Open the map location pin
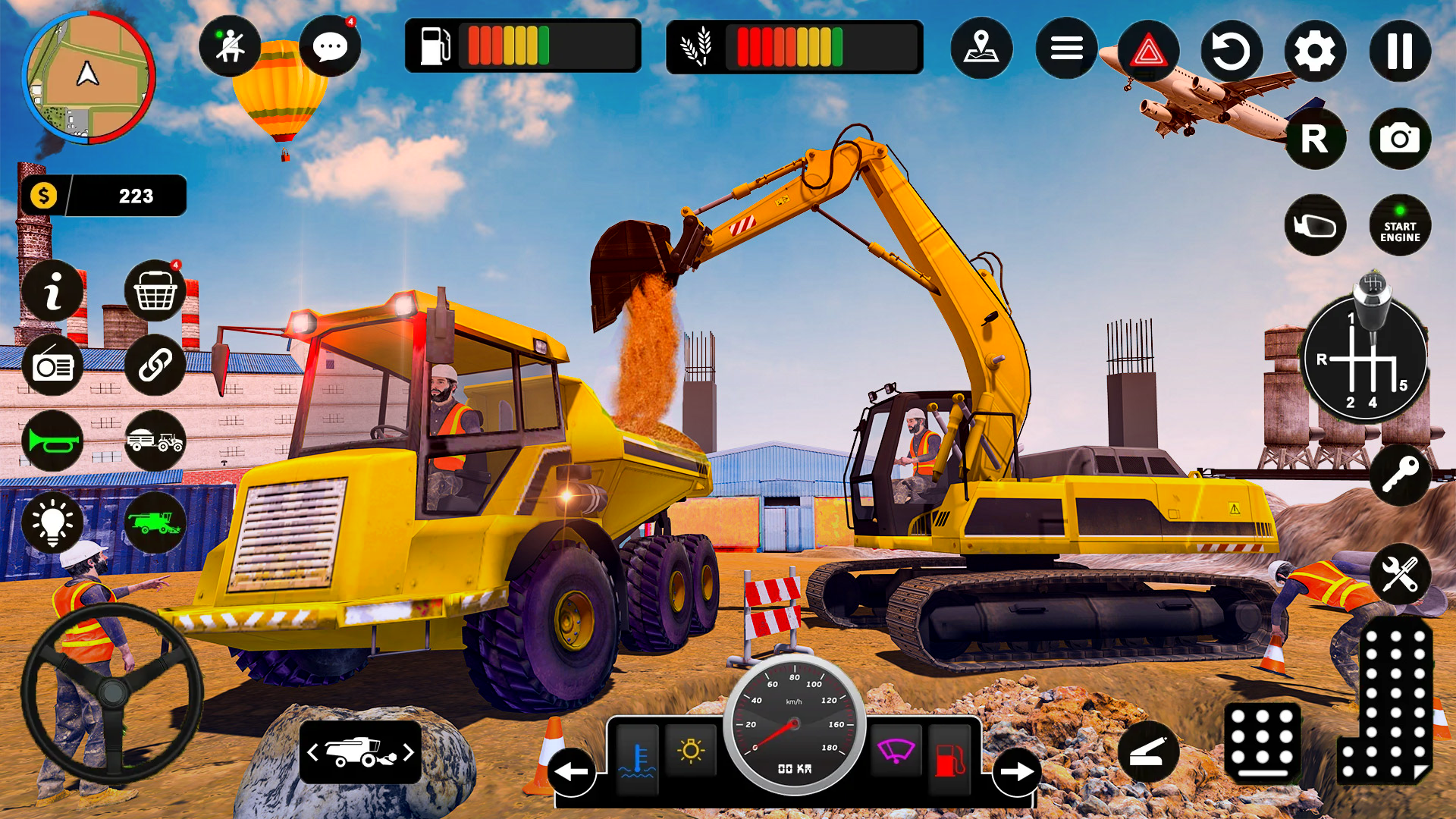 point(982,47)
